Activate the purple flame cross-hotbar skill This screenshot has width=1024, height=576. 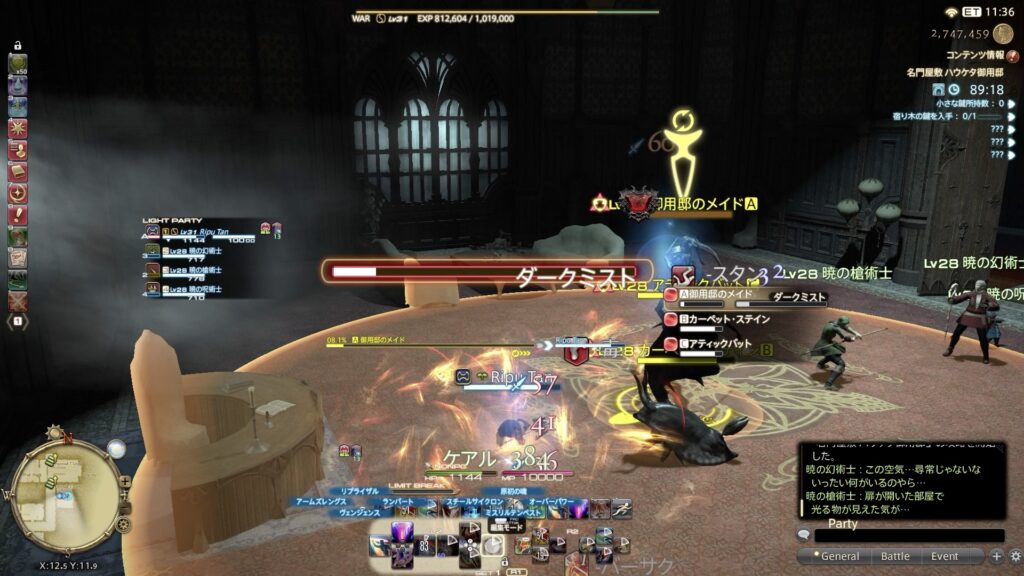tap(404, 533)
